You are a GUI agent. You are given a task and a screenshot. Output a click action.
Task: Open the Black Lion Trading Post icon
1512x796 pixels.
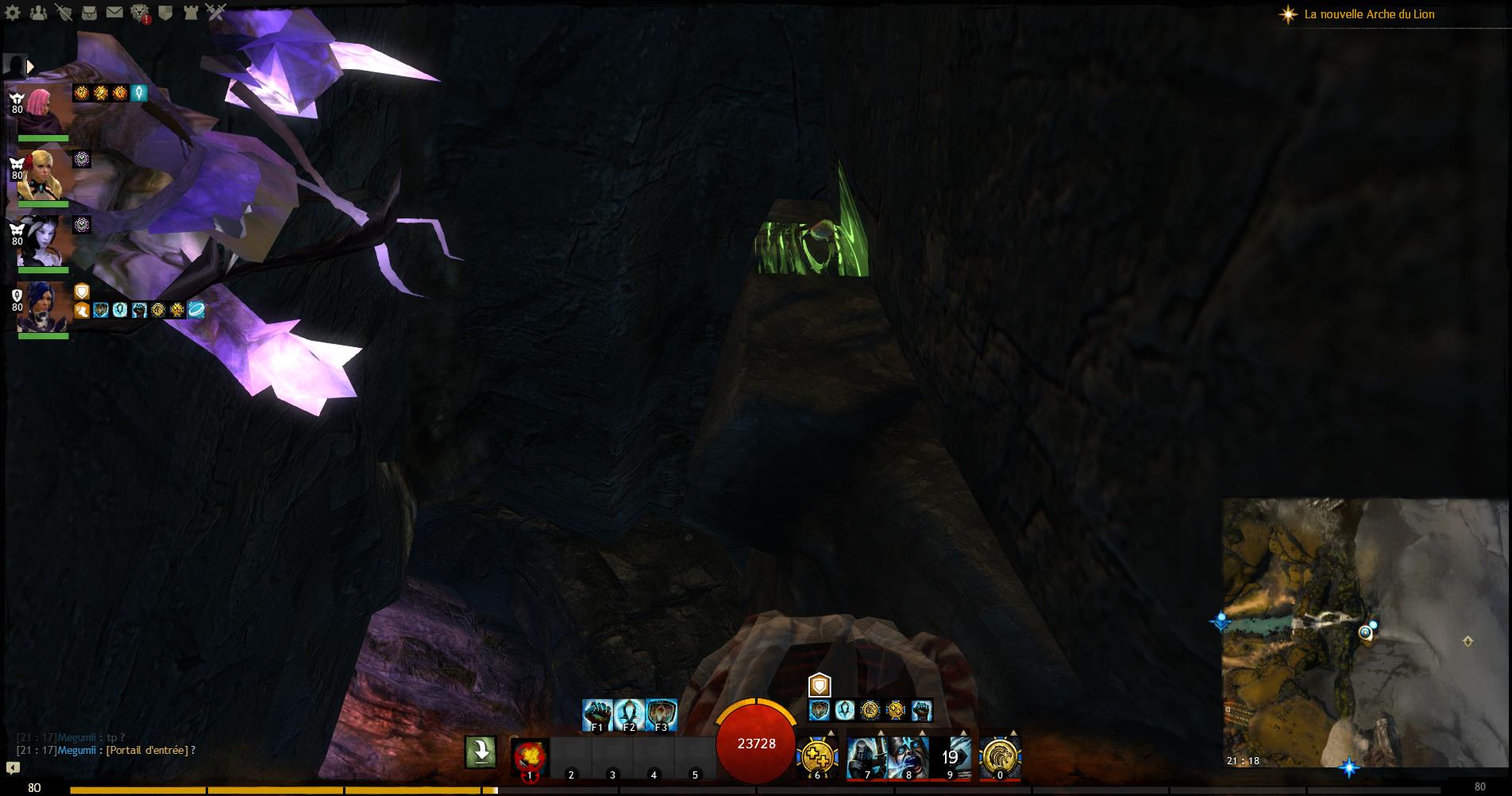click(x=140, y=13)
